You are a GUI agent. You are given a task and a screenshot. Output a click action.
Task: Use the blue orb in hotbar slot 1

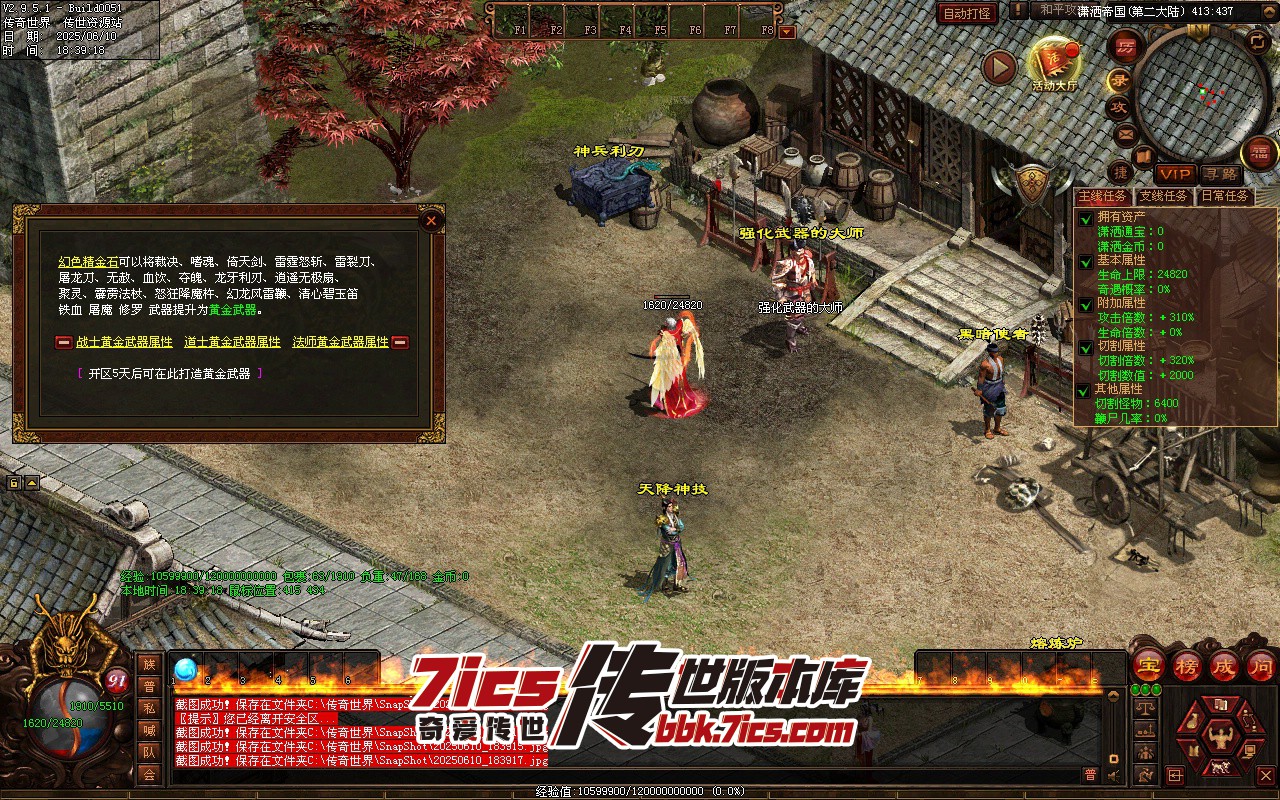(186, 669)
